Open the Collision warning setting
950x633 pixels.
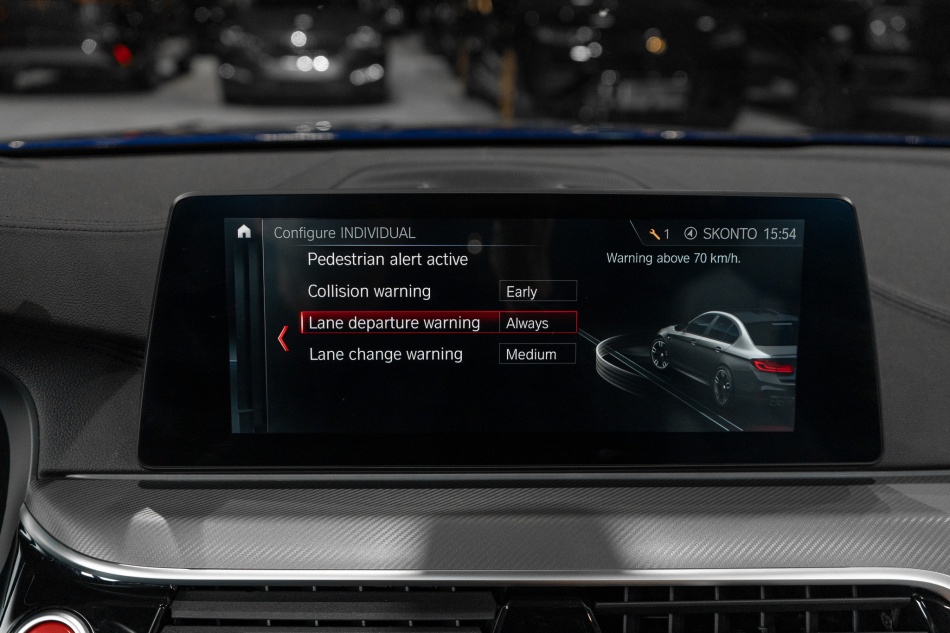(x=369, y=291)
